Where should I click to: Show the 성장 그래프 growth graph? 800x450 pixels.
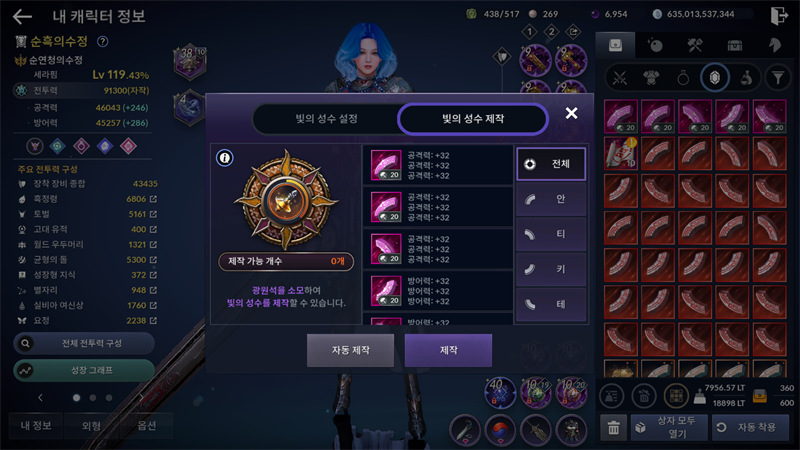(84, 370)
